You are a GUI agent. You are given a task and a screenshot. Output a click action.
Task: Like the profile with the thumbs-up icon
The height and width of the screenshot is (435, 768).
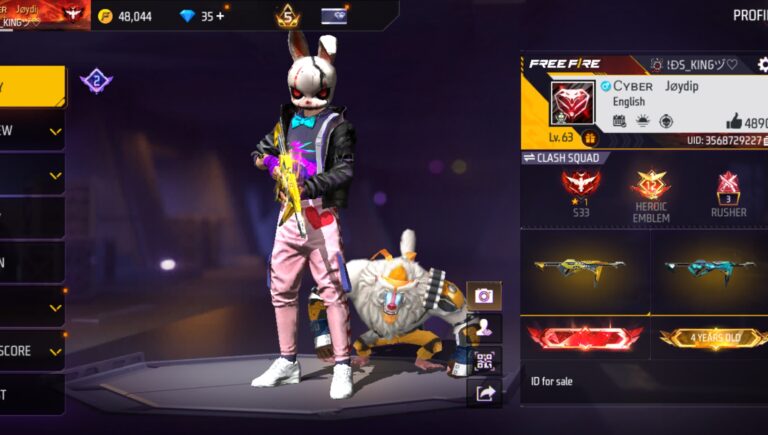coord(735,121)
